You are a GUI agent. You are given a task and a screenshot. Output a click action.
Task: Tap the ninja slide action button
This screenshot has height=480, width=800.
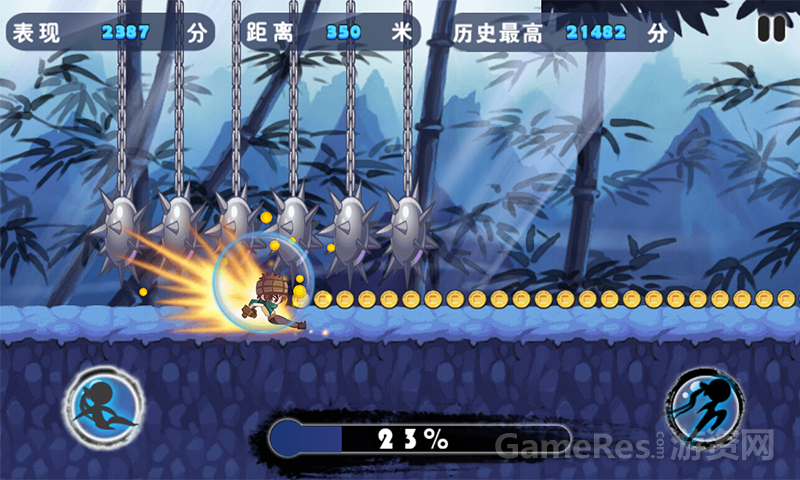click(x=103, y=409)
